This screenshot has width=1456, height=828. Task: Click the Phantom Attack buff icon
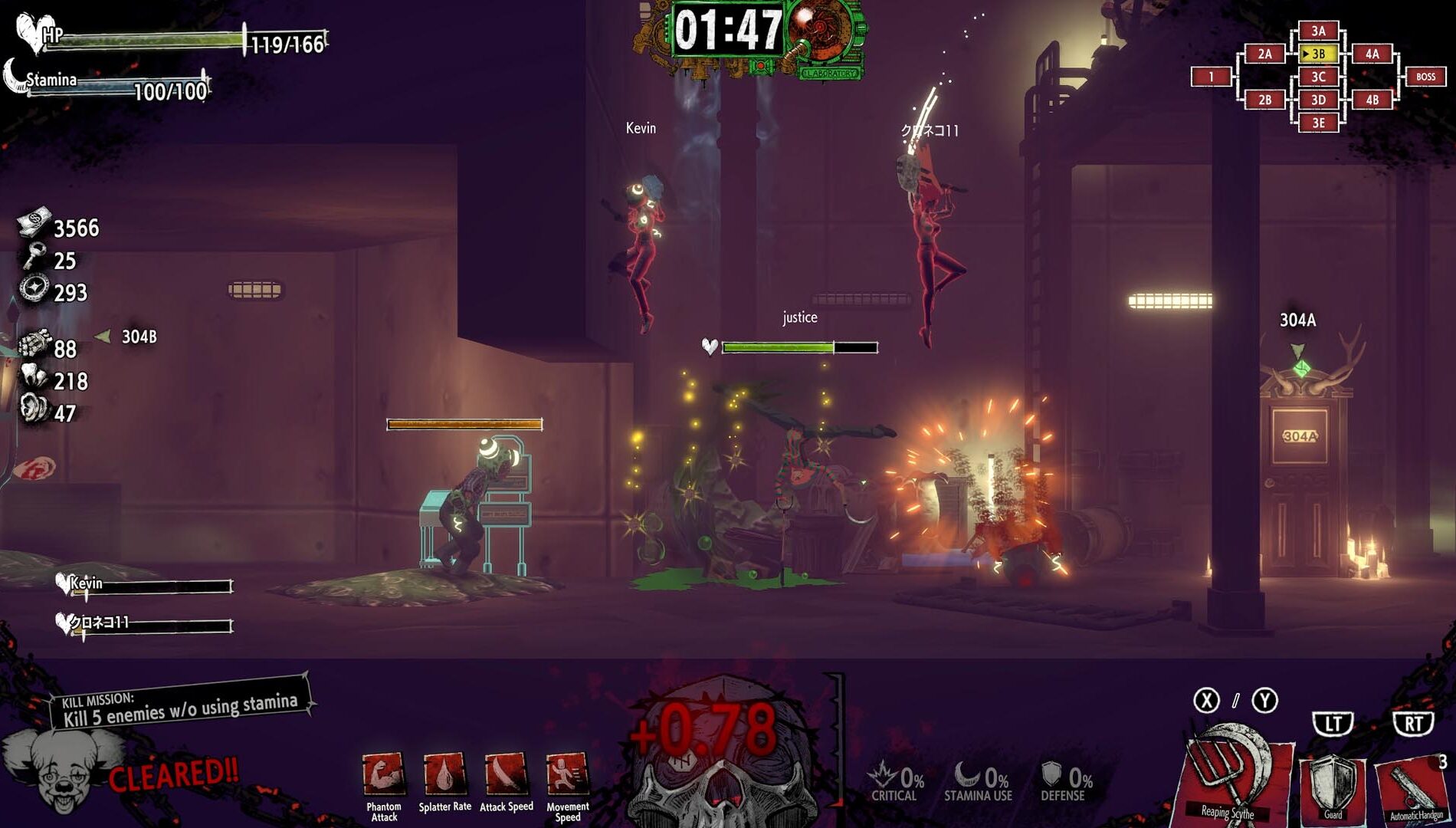(383, 776)
